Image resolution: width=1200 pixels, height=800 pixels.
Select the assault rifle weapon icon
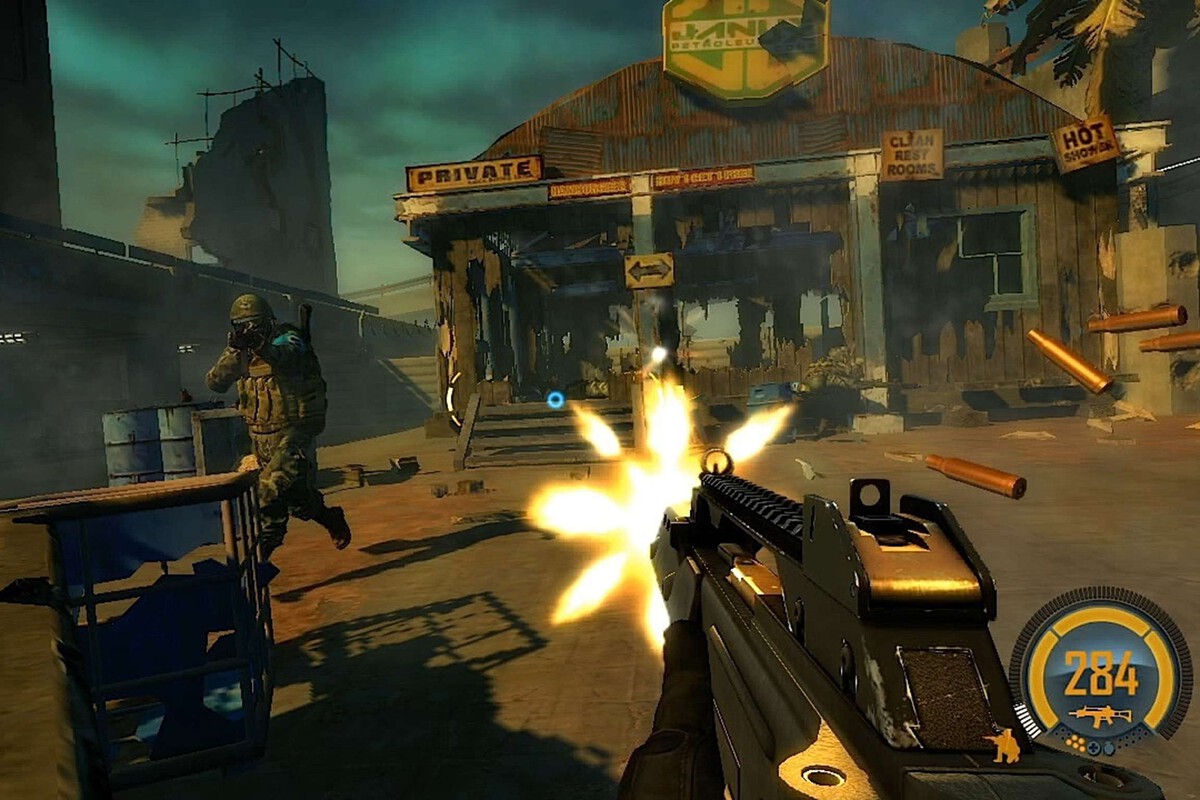(x=1100, y=716)
